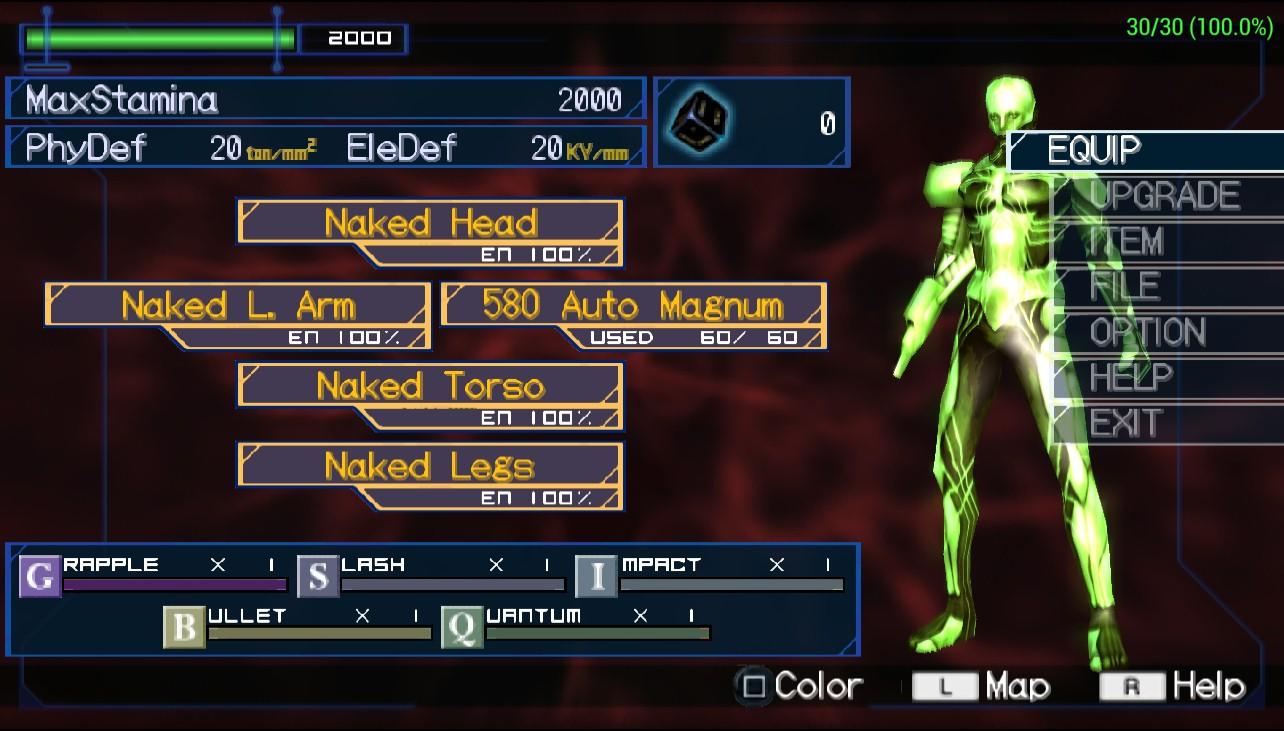Open the FILE menu entry
This screenshot has width=1284, height=731.
[x=1124, y=287]
